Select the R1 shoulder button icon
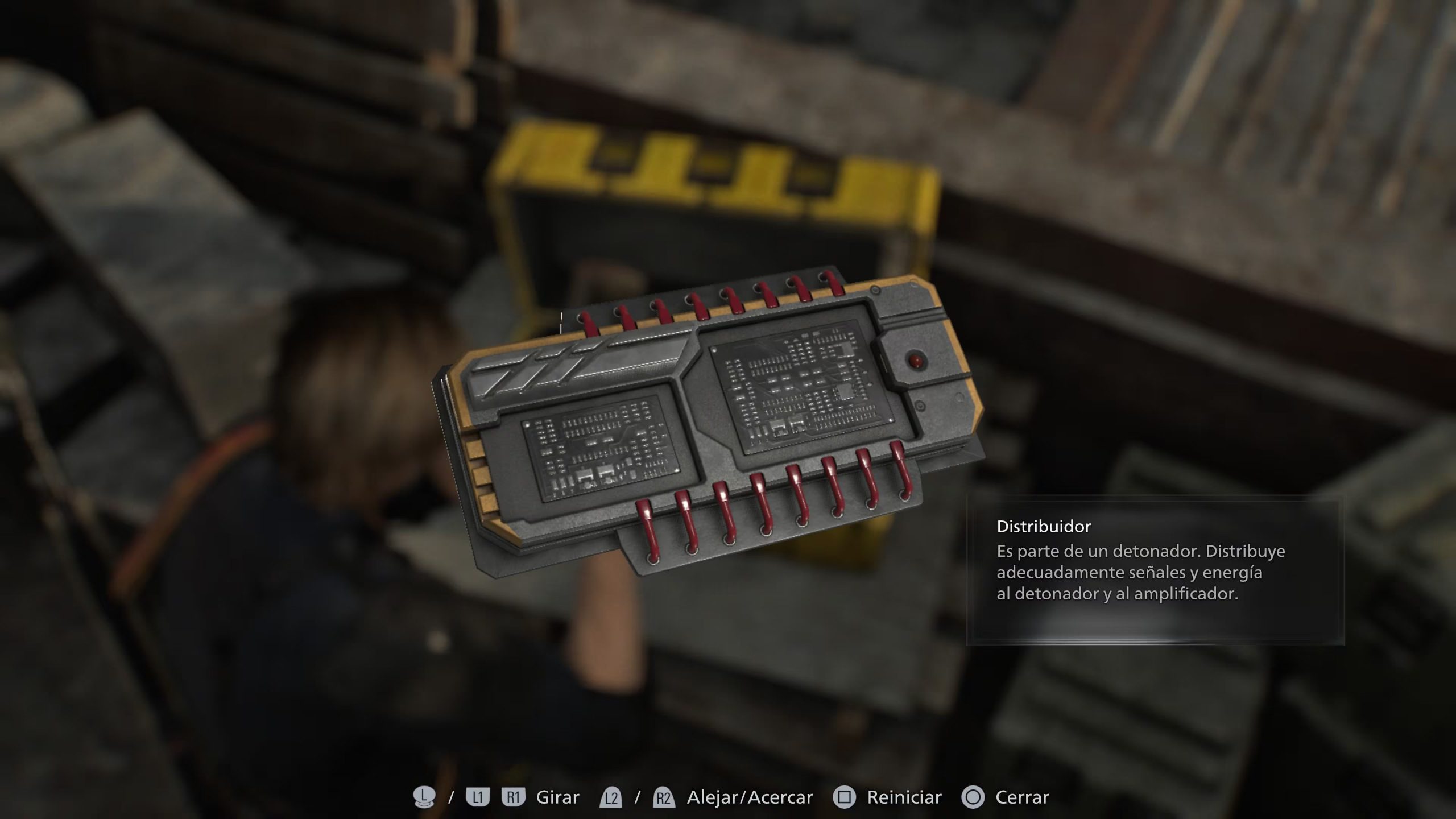The image size is (1456, 819). (x=514, y=796)
